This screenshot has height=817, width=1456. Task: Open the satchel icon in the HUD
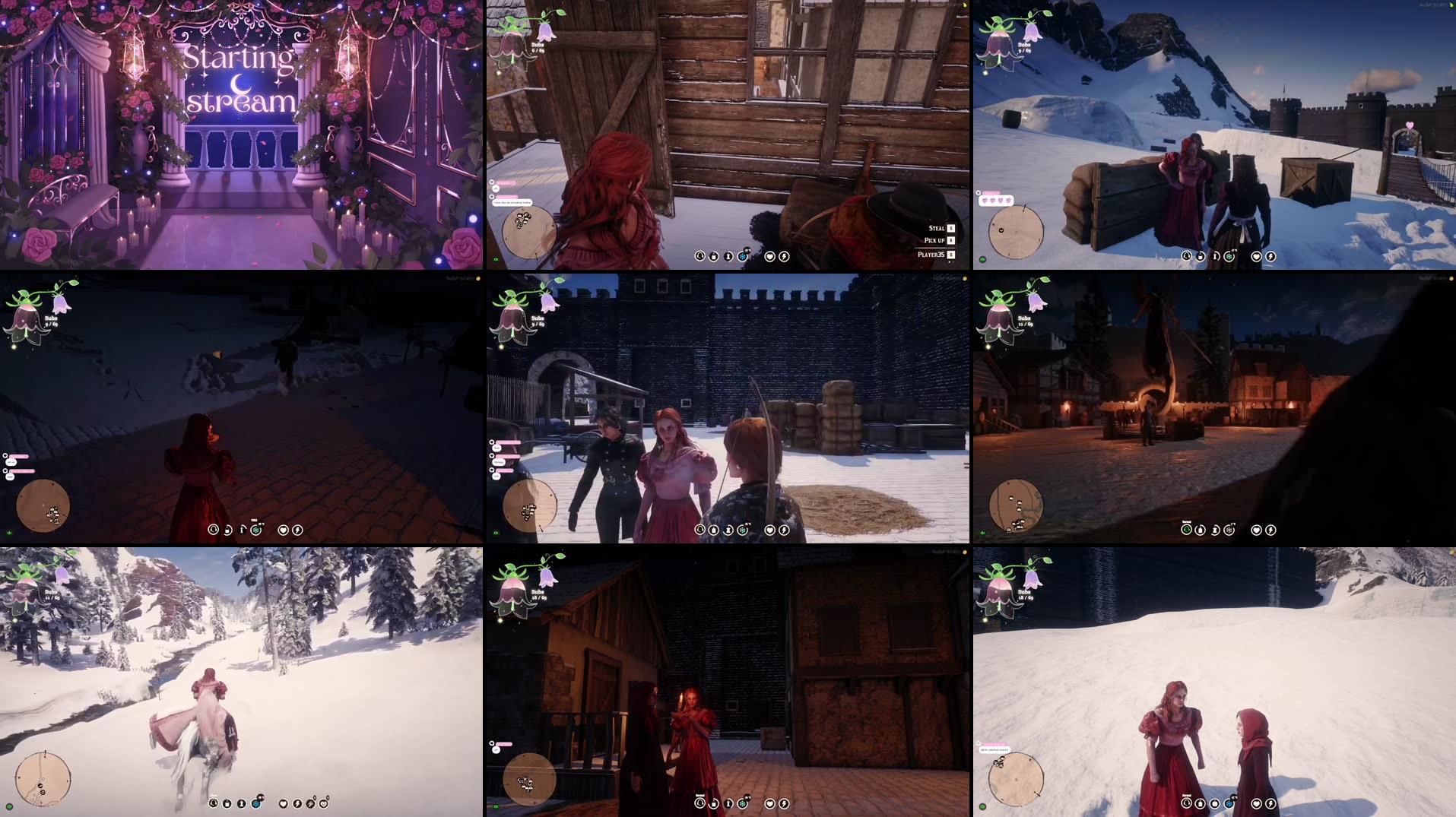[714, 257]
